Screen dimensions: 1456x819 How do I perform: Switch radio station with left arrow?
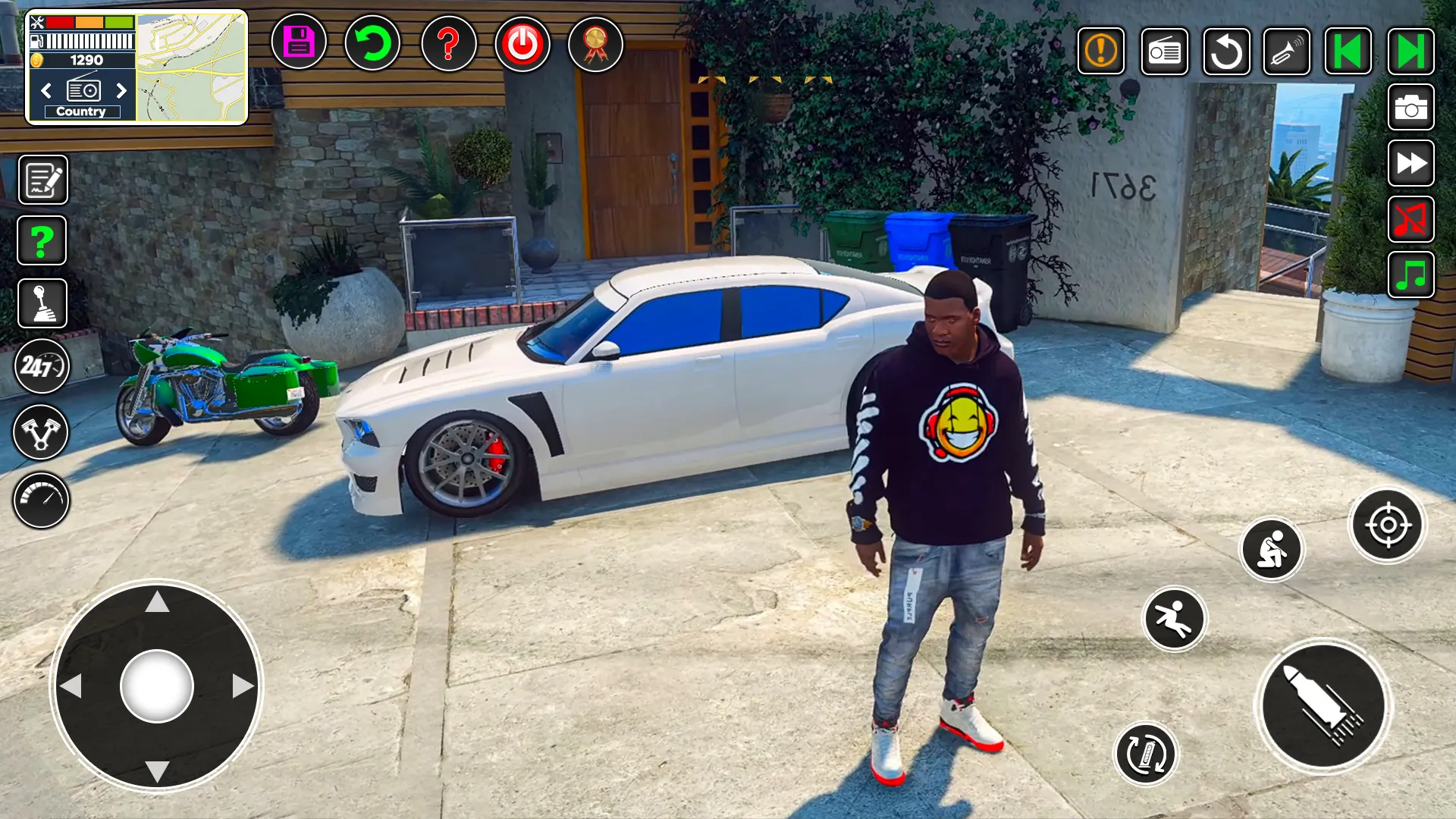(x=46, y=91)
